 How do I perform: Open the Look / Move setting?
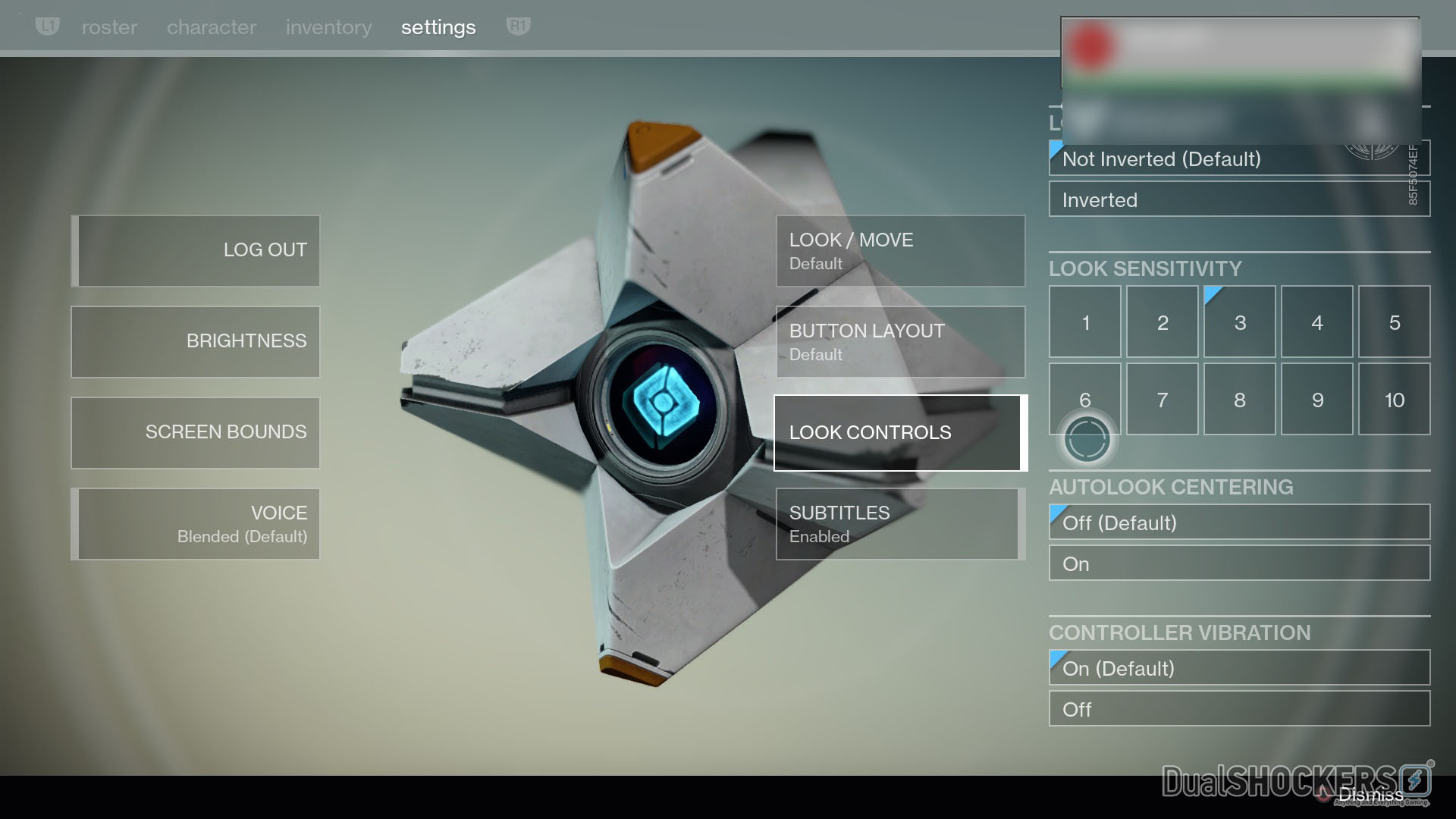click(x=900, y=250)
